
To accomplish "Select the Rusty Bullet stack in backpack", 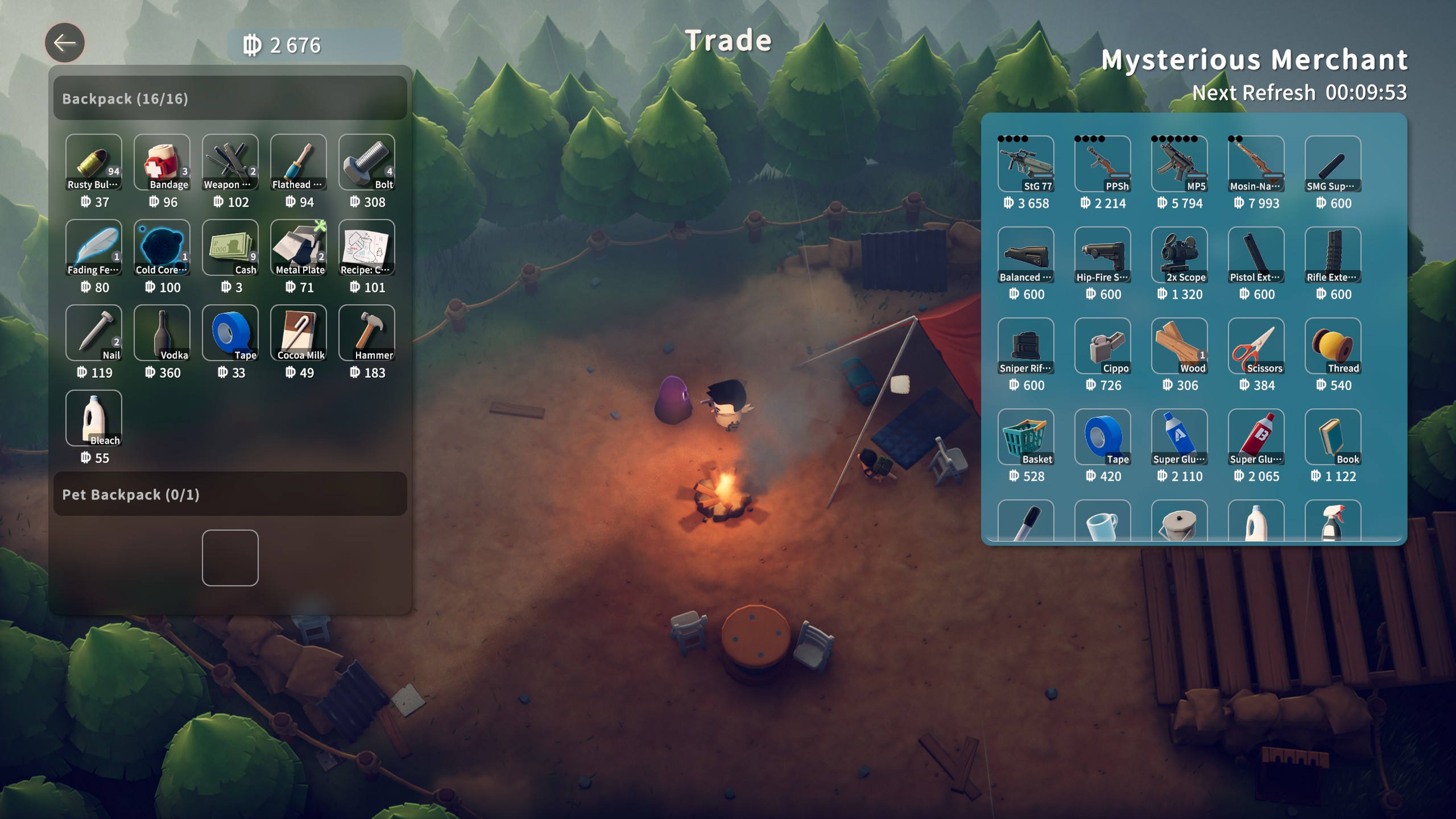I will pos(94,162).
